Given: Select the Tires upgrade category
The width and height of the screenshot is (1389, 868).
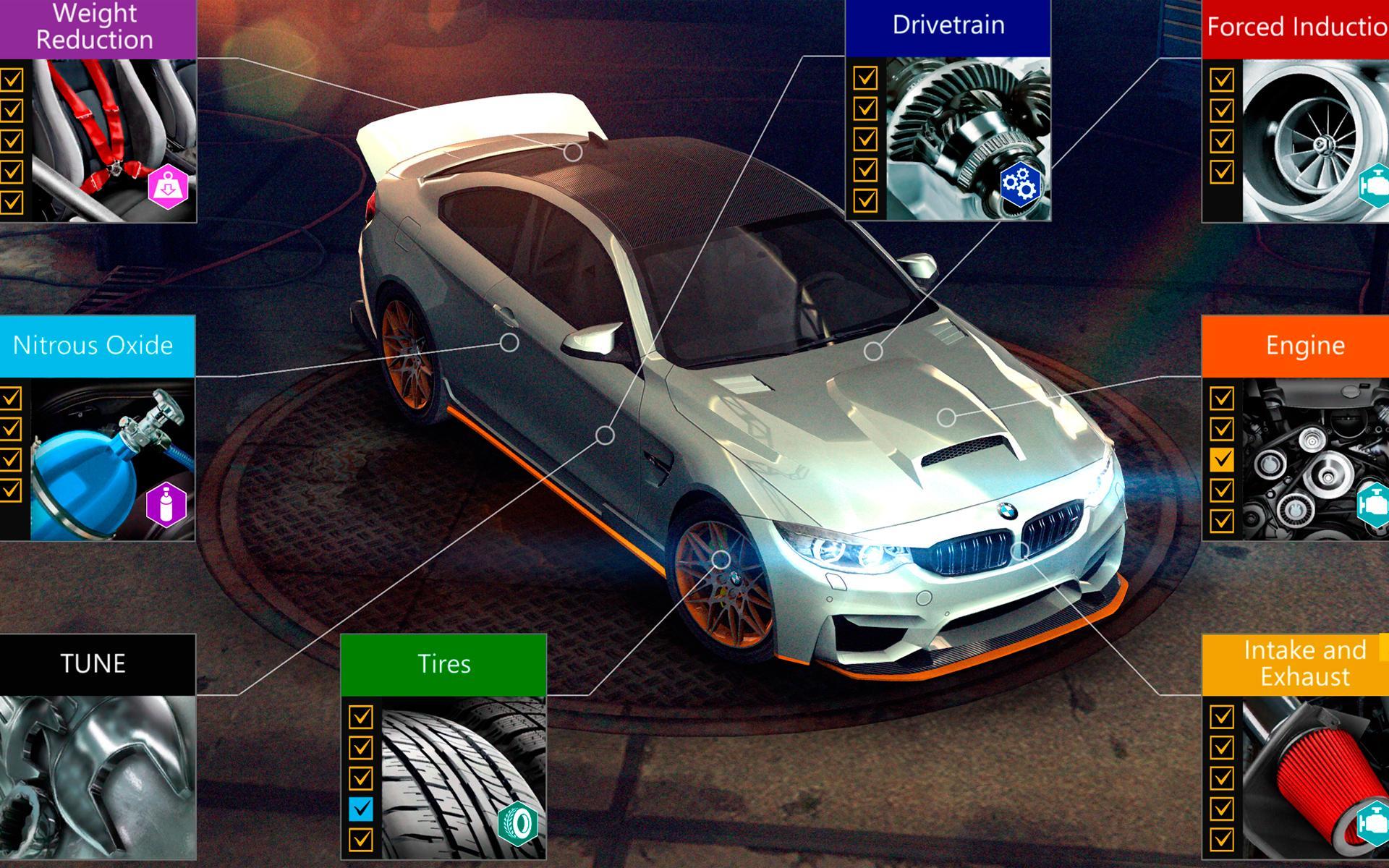Looking at the screenshot, I should 443,664.
